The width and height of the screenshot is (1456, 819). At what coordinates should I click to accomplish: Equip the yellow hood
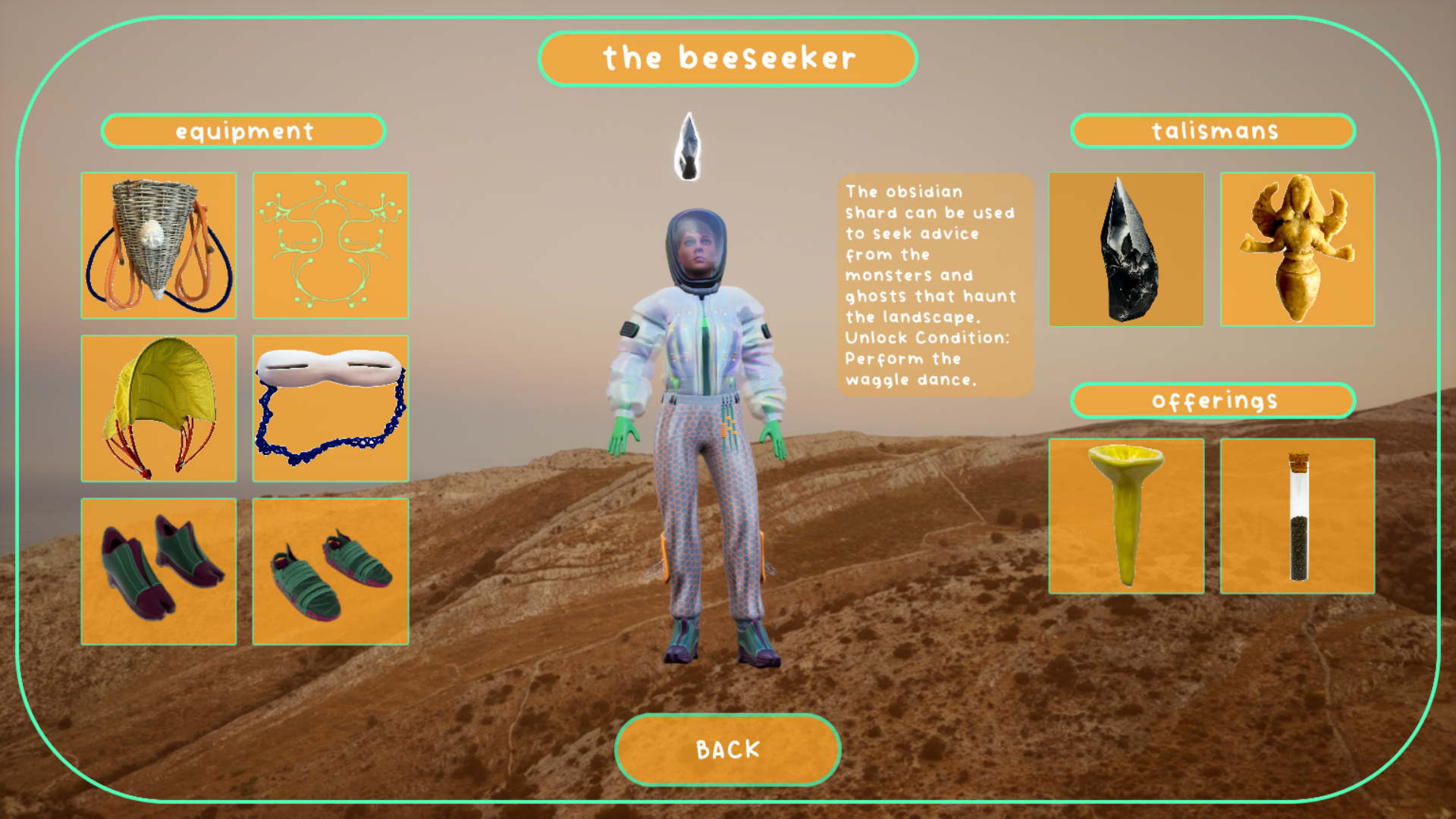click(x=158, y=409)
